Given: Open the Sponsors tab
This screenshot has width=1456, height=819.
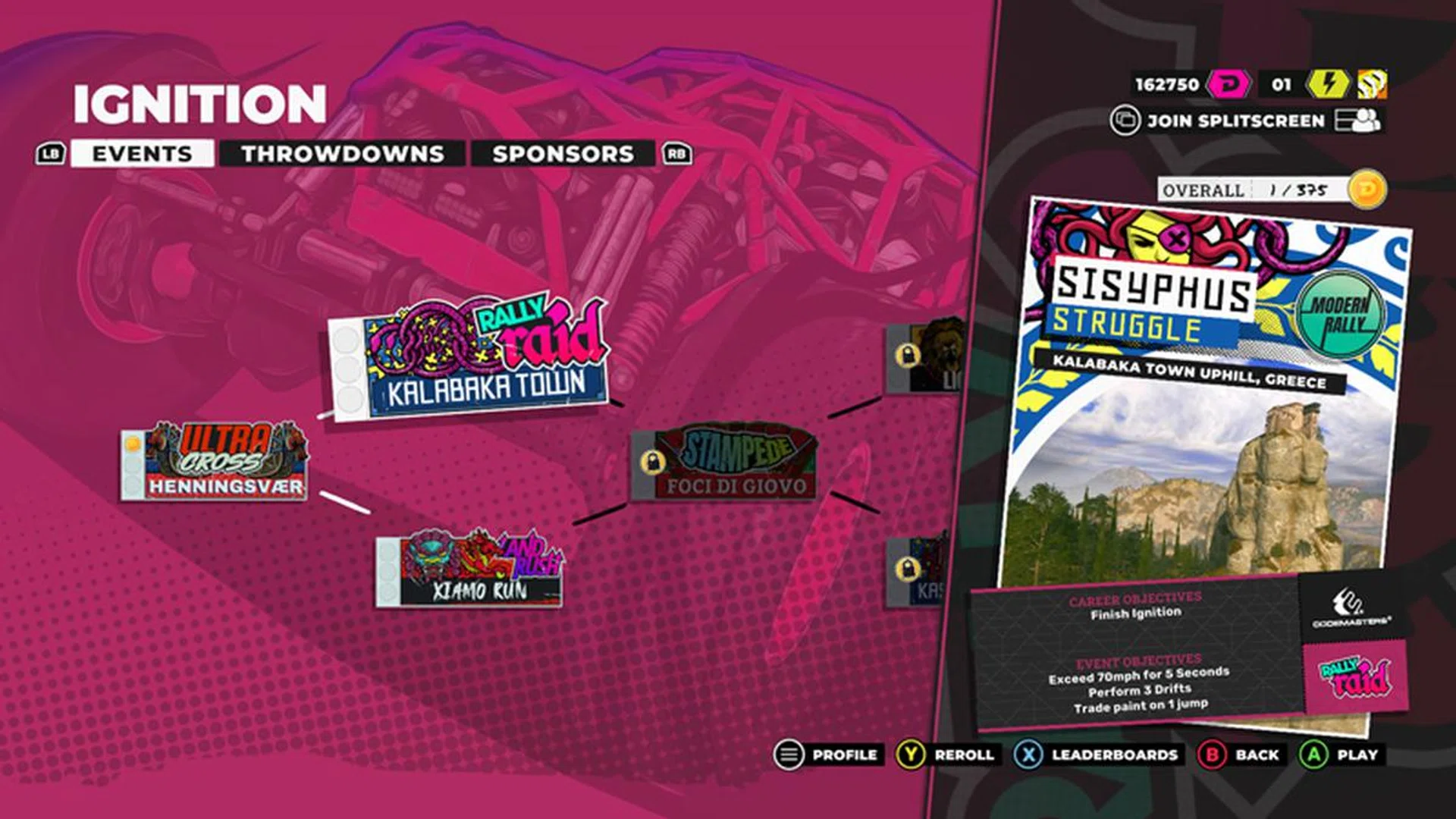Looking at the screenshot, I should (563, 153).
